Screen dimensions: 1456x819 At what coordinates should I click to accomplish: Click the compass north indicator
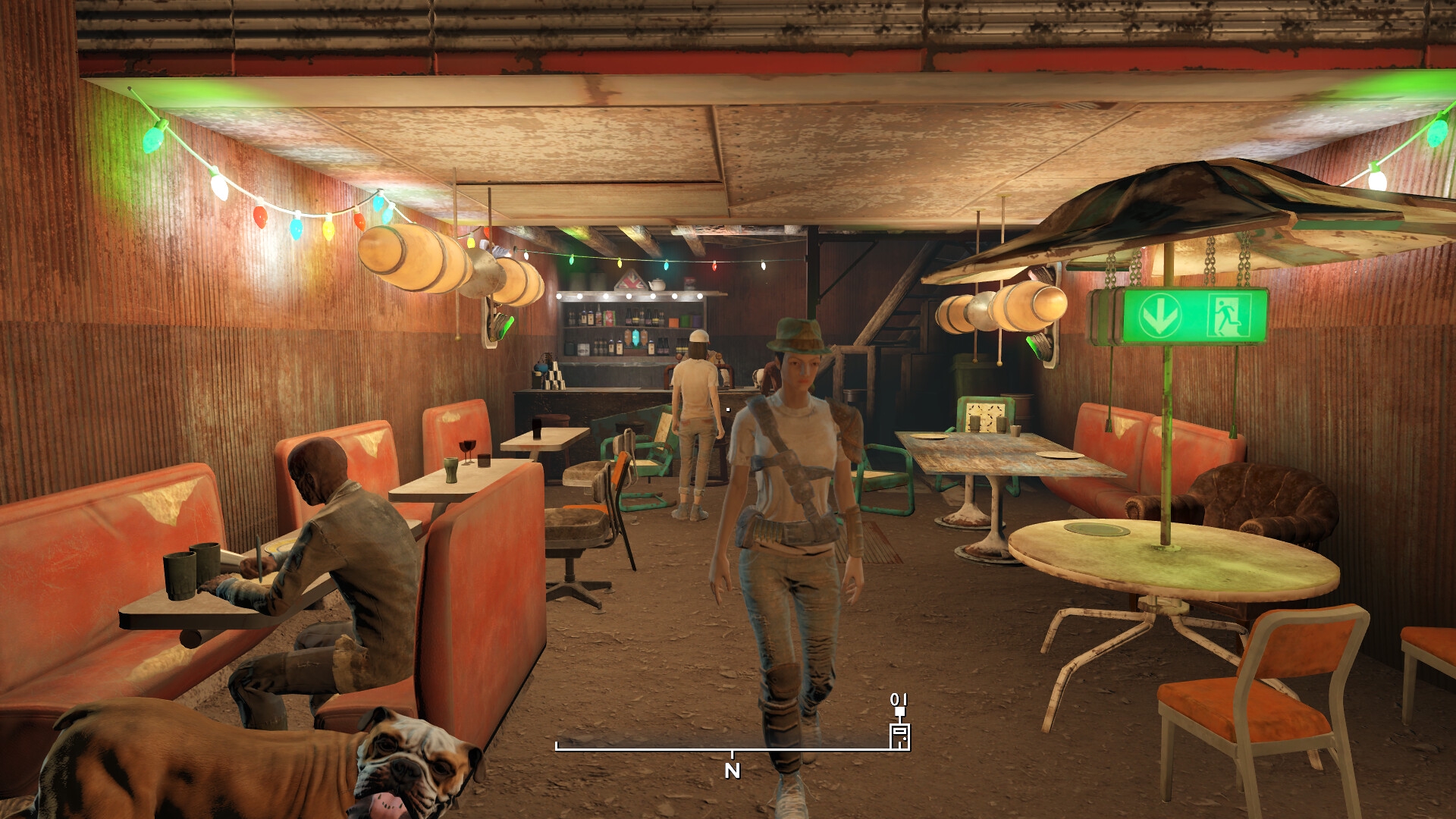(x=732, y=770)
